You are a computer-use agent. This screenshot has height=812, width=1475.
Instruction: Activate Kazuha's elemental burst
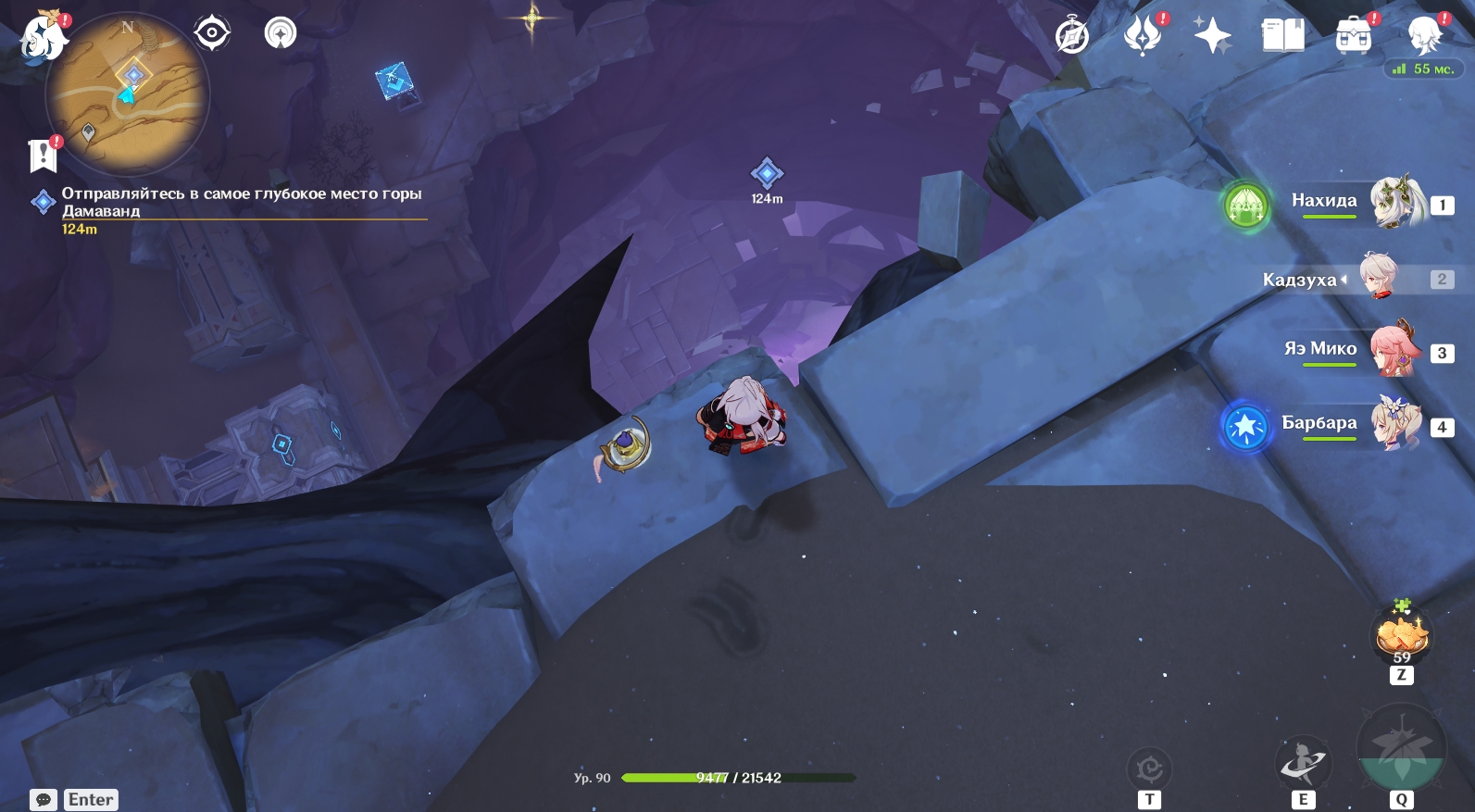pyautogui.click(x=1400, y=749)
